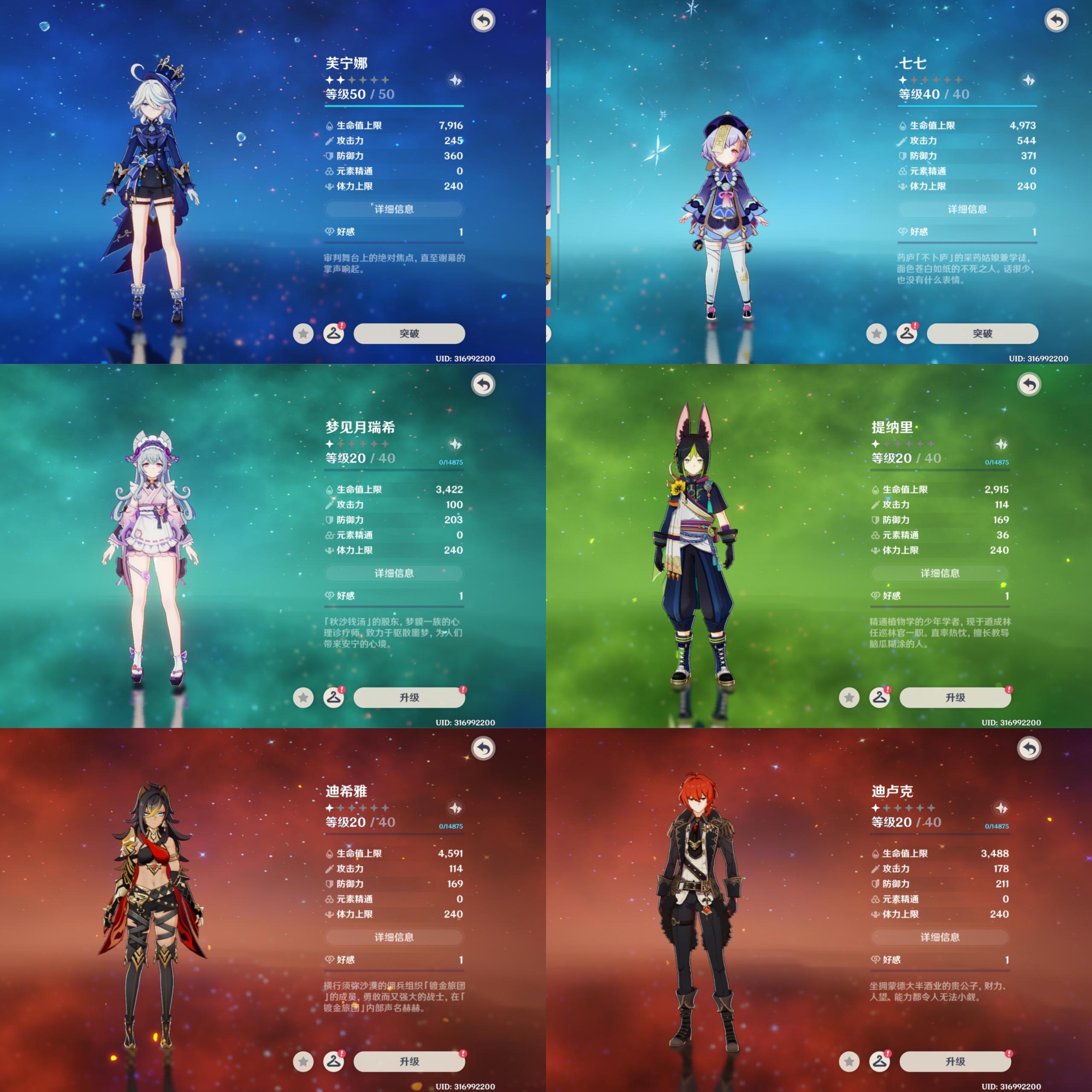Click 升级 button for 提纳里
1092x1092 pixels.
955,697
